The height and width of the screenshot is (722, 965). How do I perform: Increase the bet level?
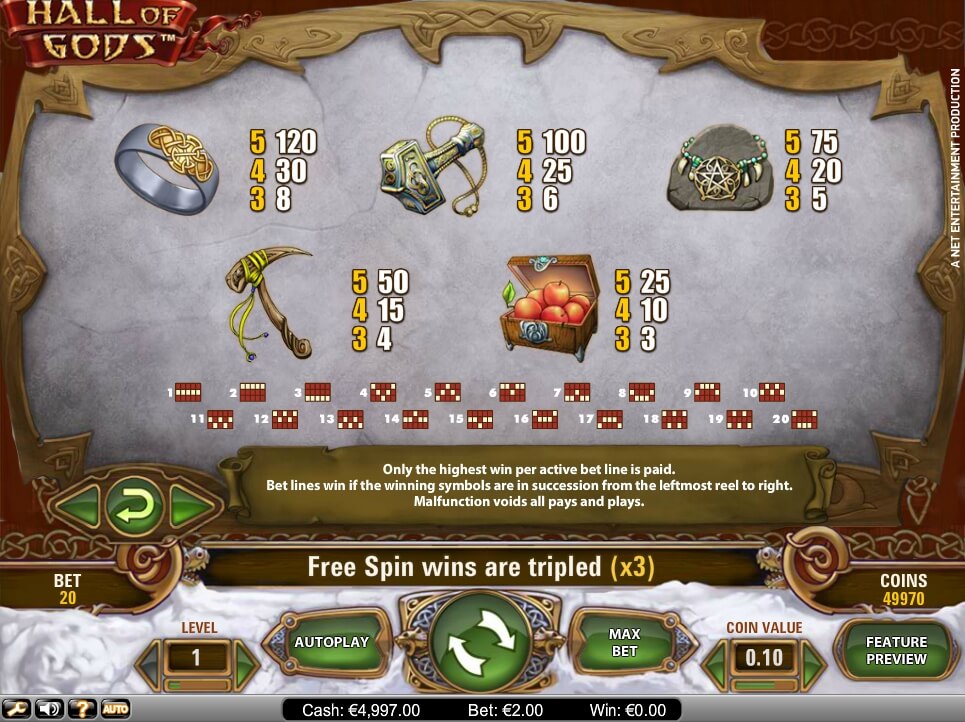pyautogui.click(x=246, y=659)
